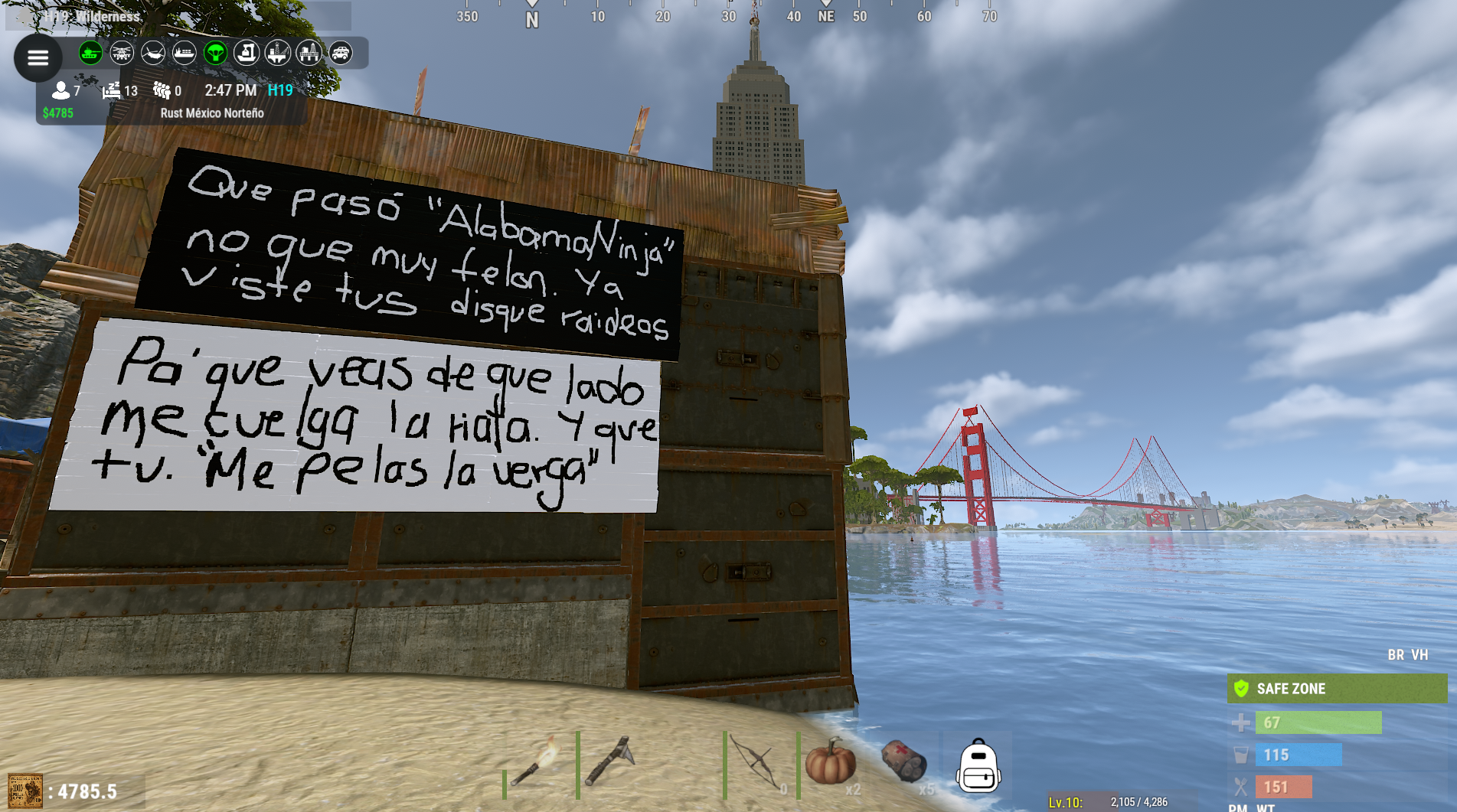Open the backpack icon
Screen dimensions: 1457x812
pyautogui.click(x=978, y=766)
